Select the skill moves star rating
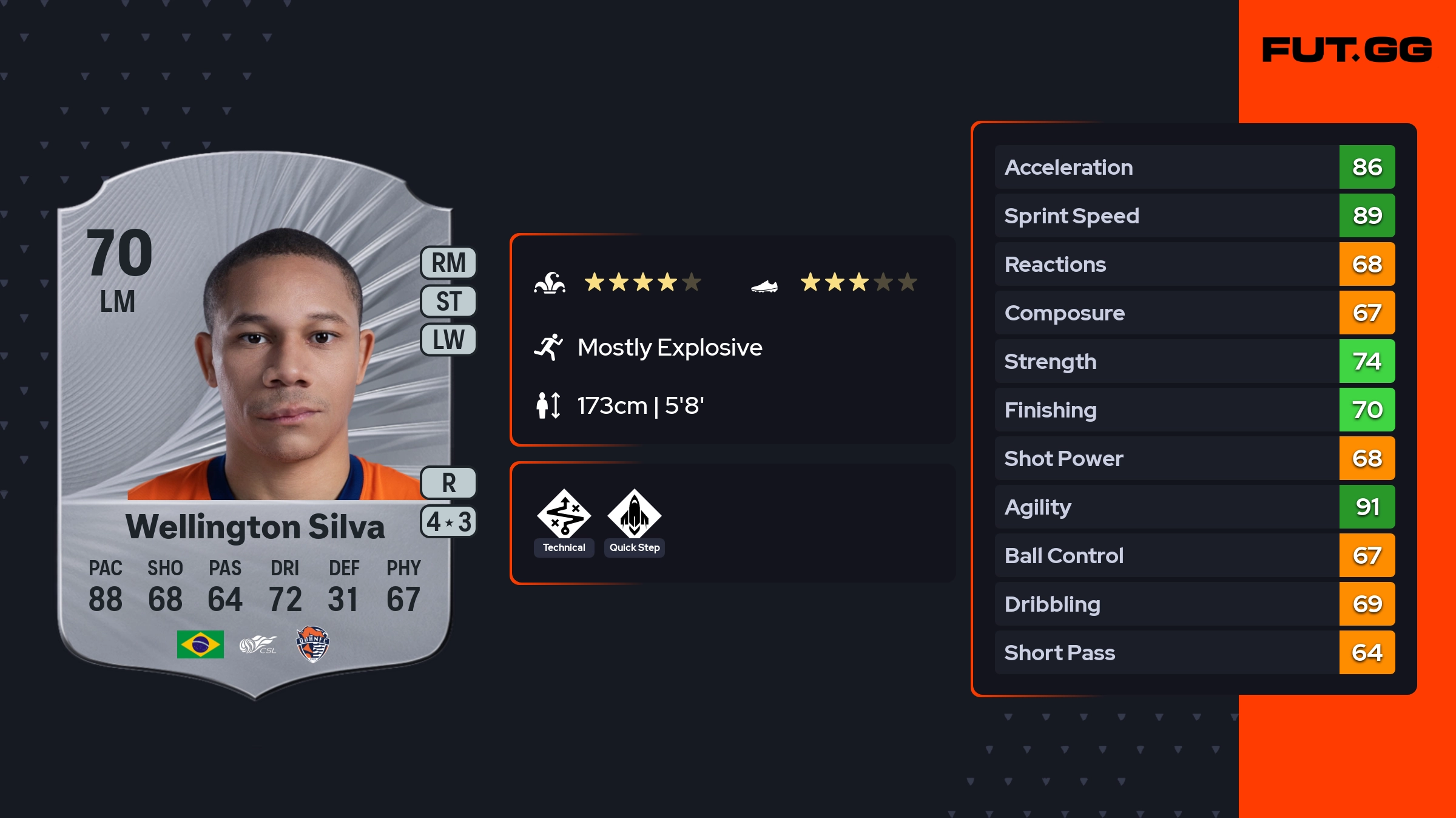The width and height of the screenshot is (1456, 818). [x=642, y=282]
